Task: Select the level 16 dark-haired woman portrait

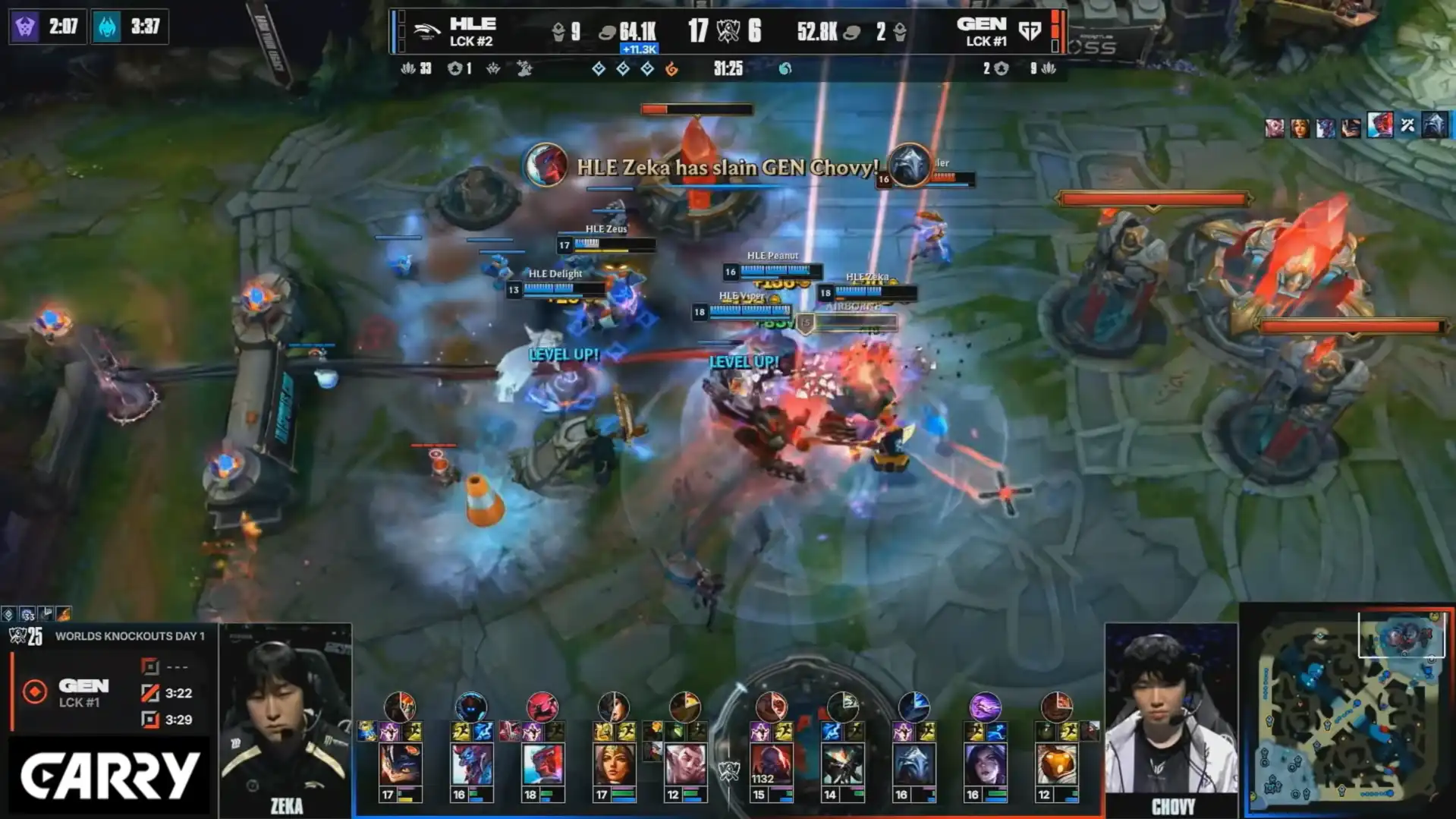Action: click(985, 765)
